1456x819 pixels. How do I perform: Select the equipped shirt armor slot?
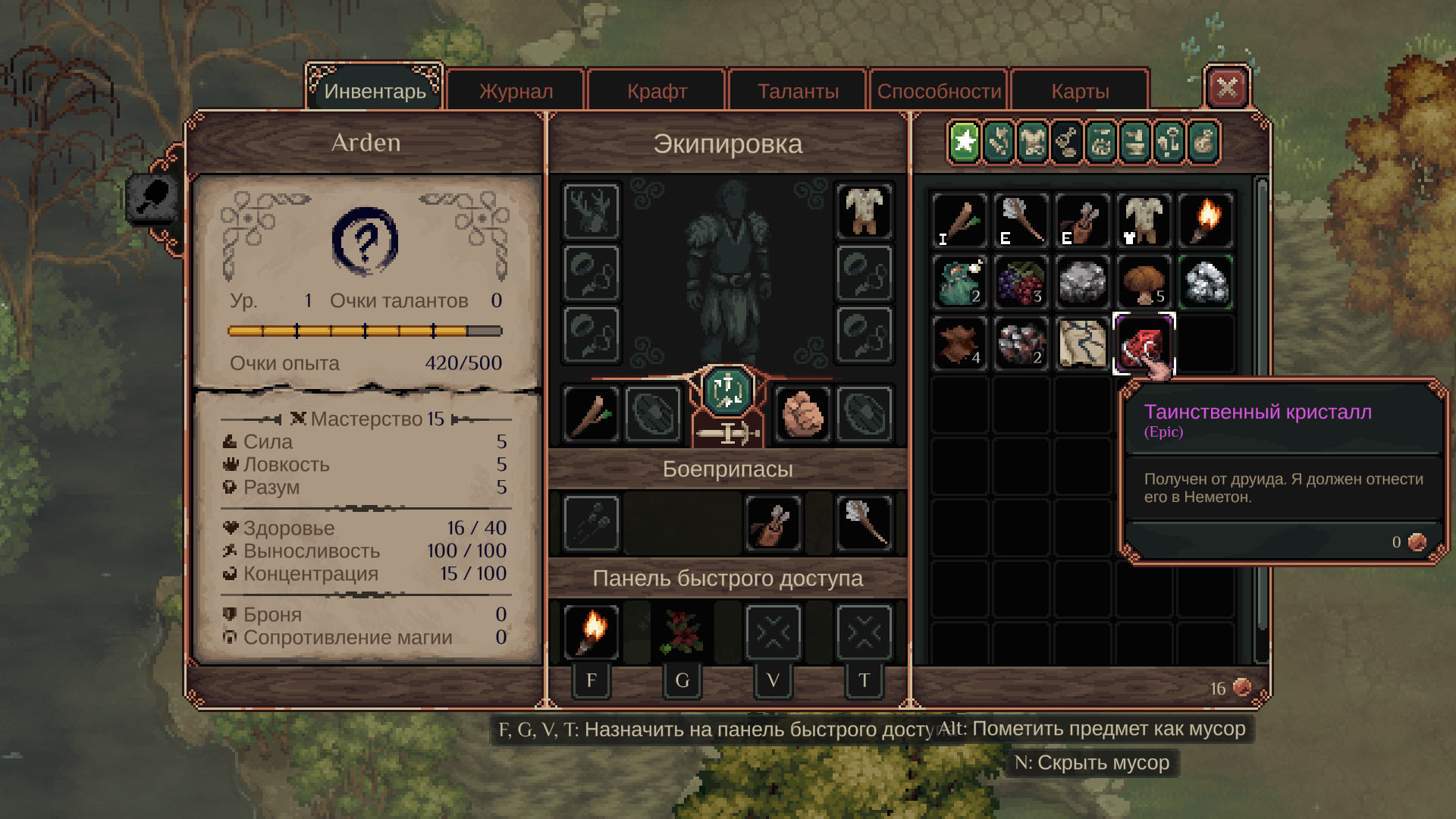pos(864,211)
